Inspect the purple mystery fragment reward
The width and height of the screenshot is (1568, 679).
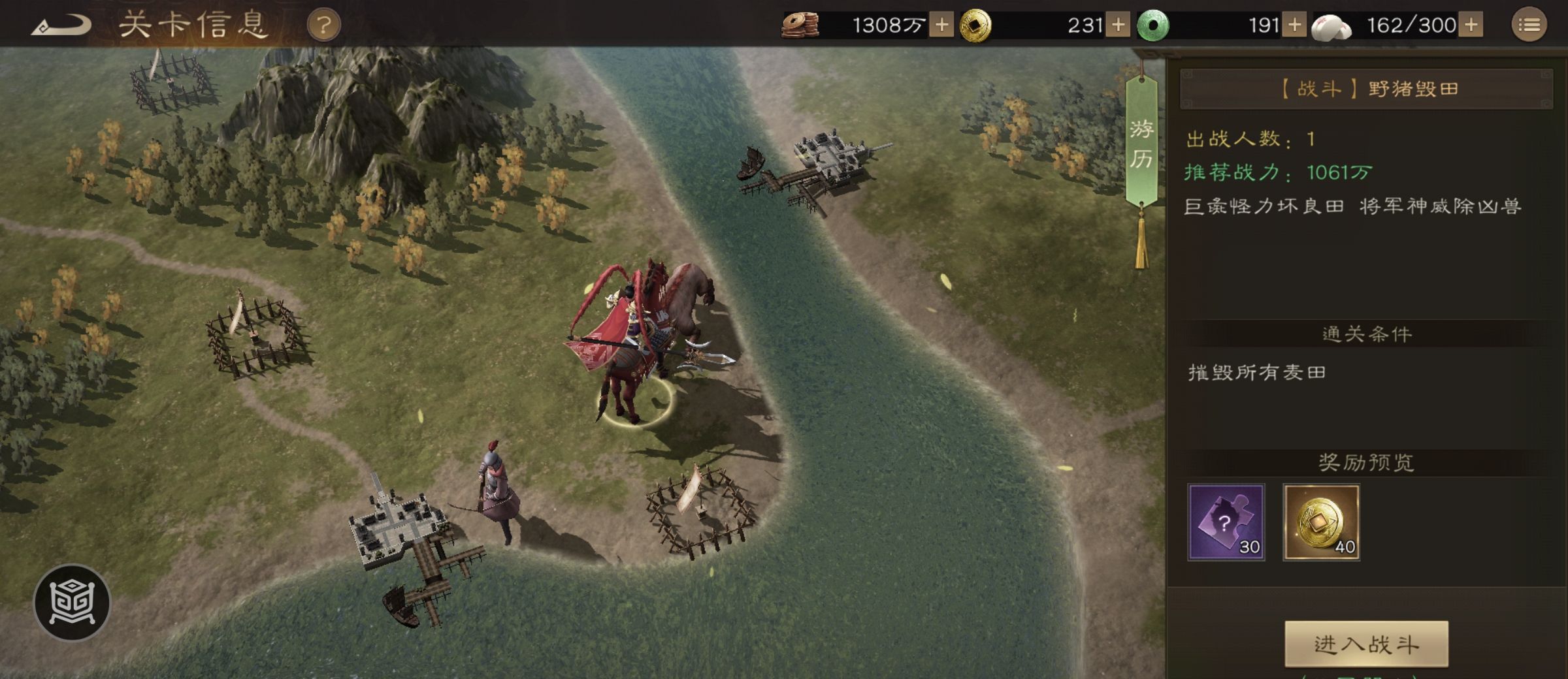pos(1226,522)
